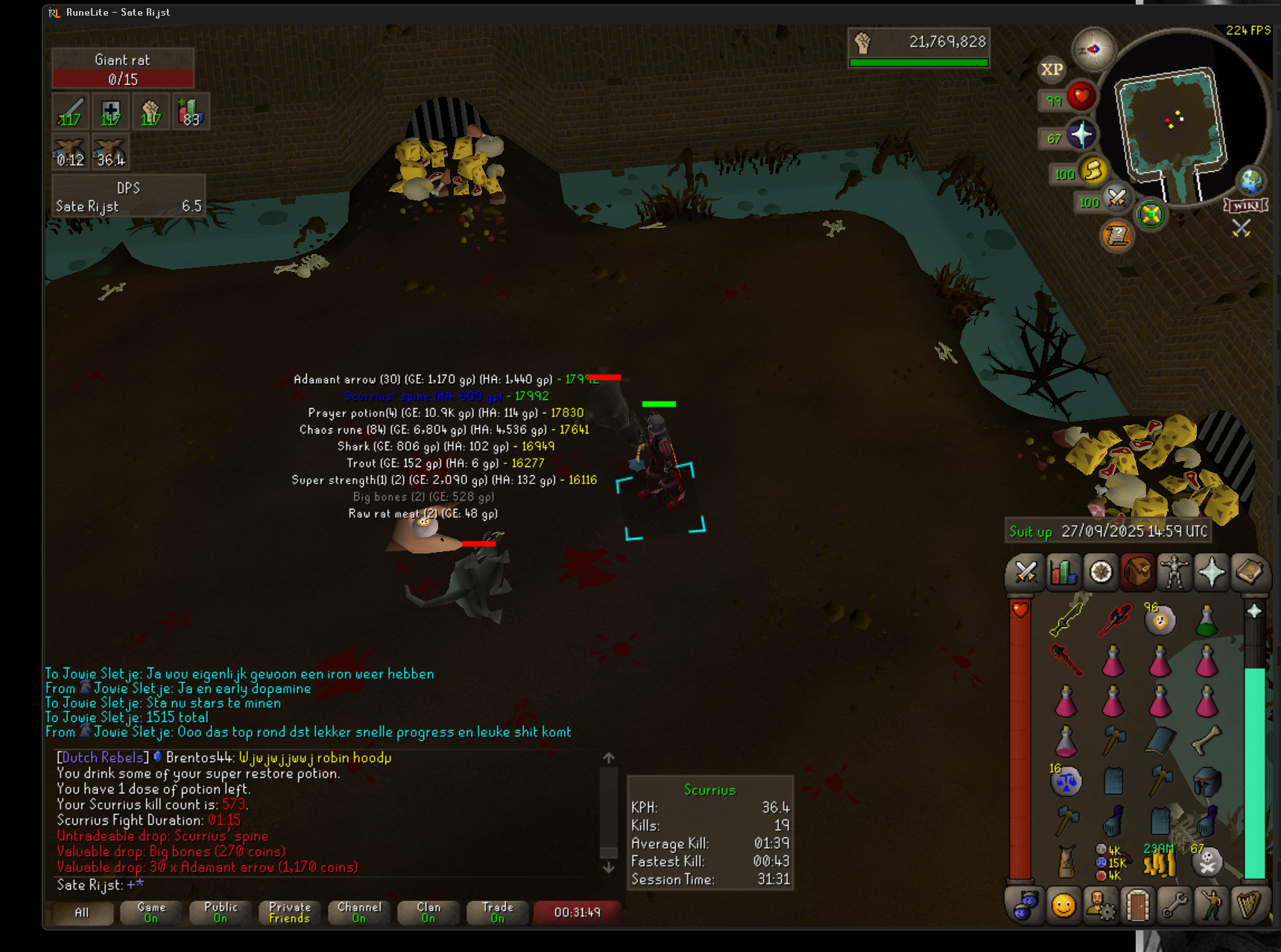The width and height of the screenshot is (1281, 952).
Task: Click the Wiki lookup banner
Action: pyautogui.click(x=1245, y=206)
